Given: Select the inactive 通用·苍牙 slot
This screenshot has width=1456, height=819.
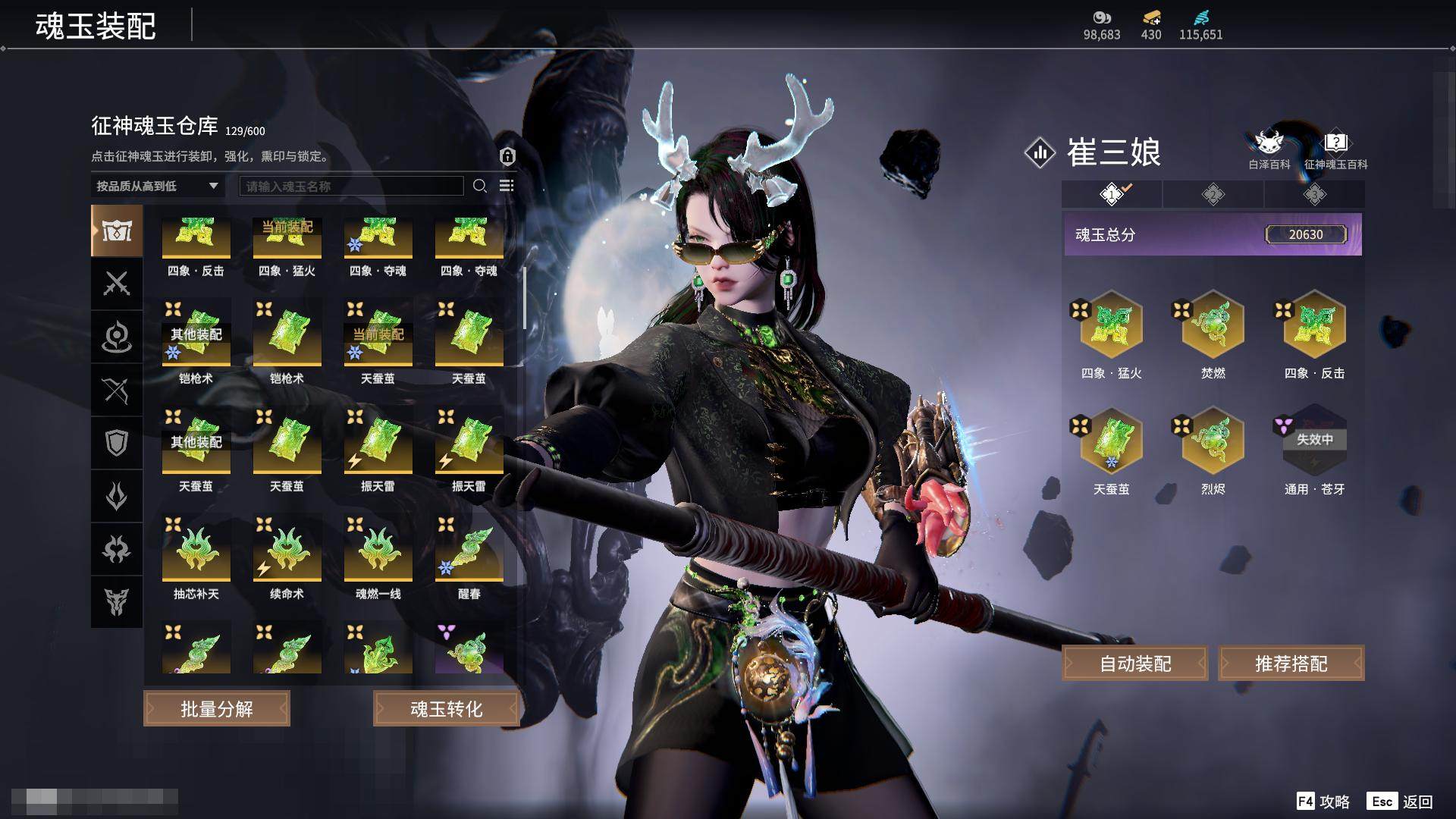Looking at the screenshot, I should click(1314, 442).
